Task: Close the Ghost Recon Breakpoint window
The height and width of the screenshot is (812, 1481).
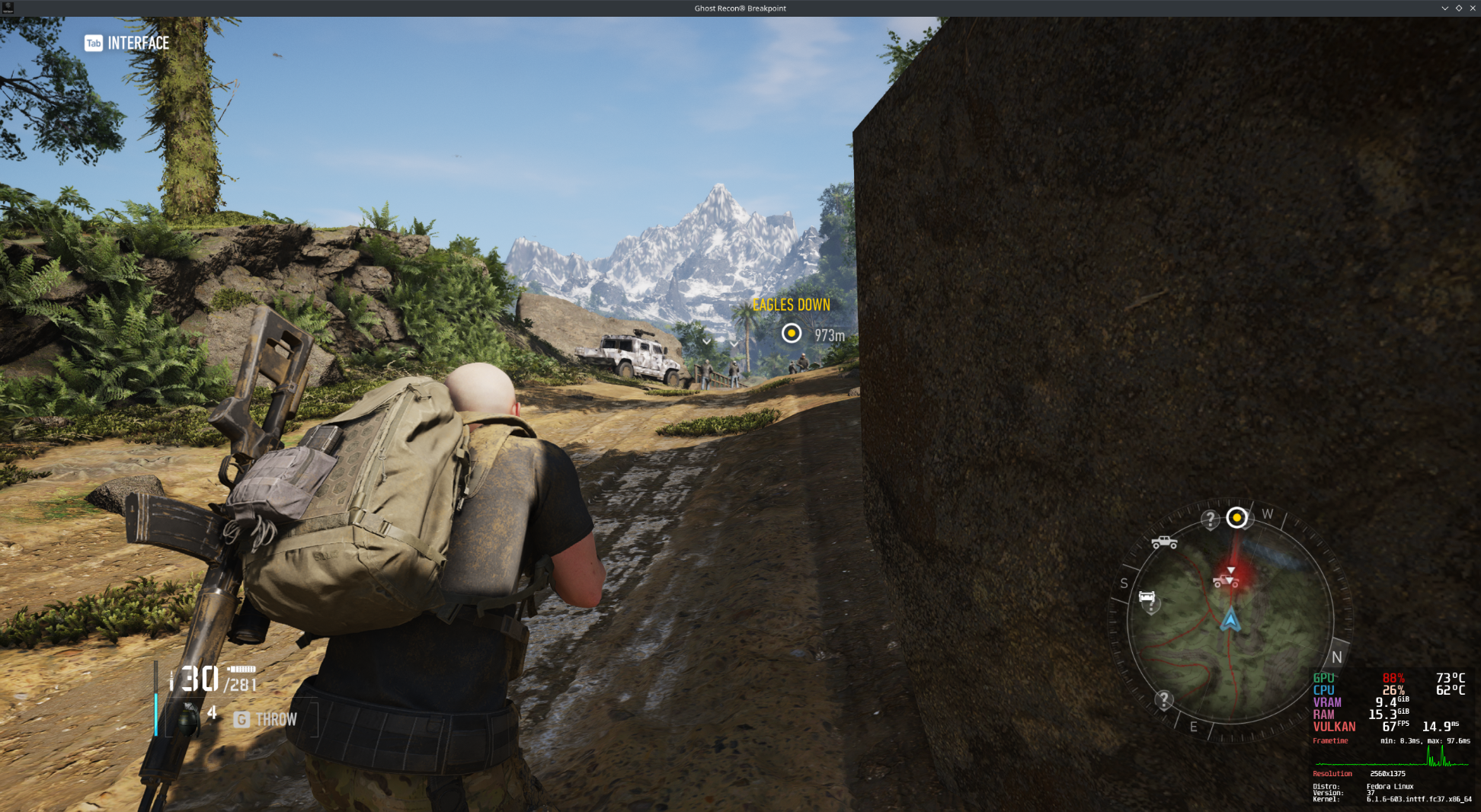Action: (x=1473, y=8)
